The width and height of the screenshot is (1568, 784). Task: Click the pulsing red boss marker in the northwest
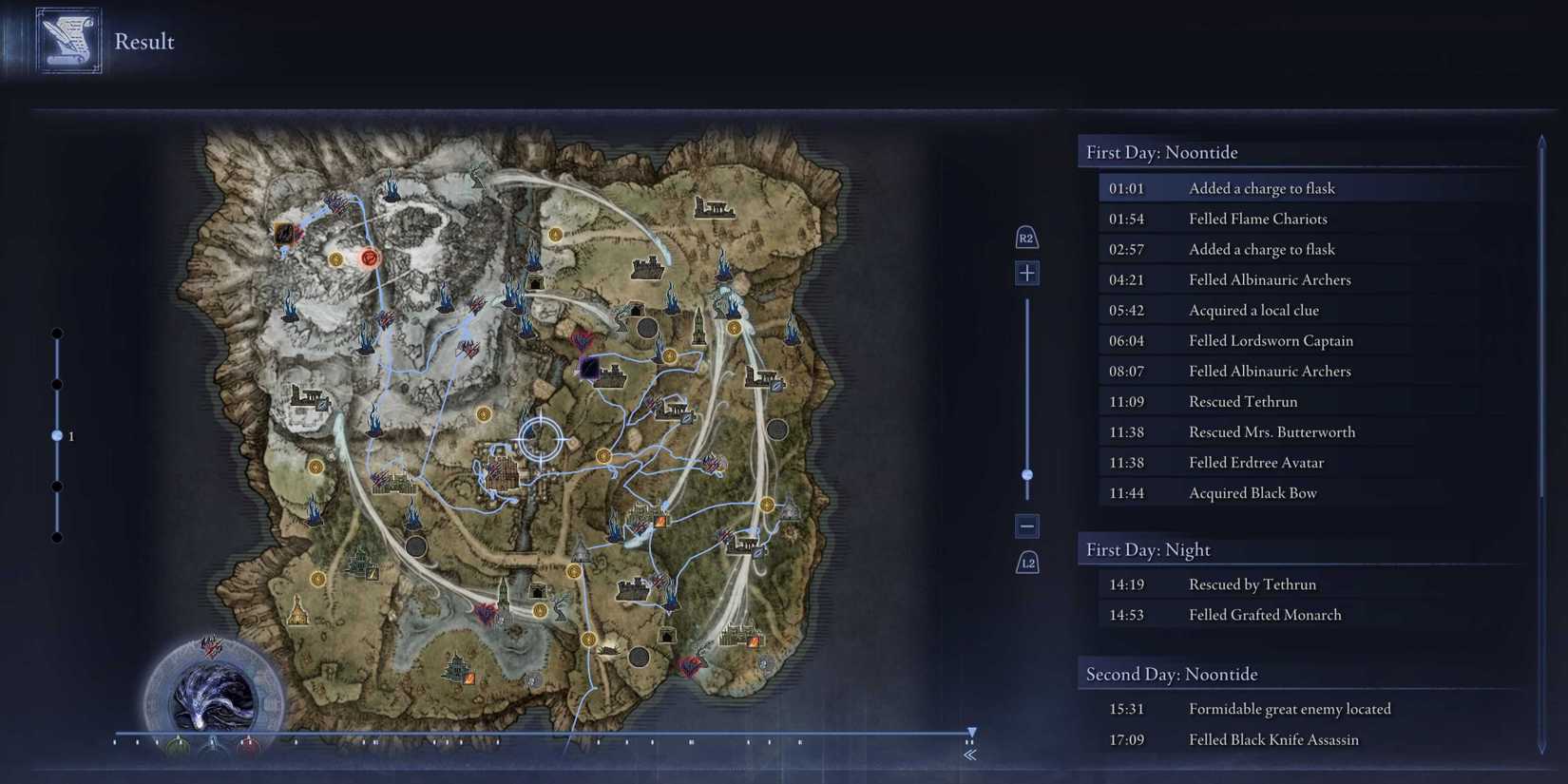point(369,258)
